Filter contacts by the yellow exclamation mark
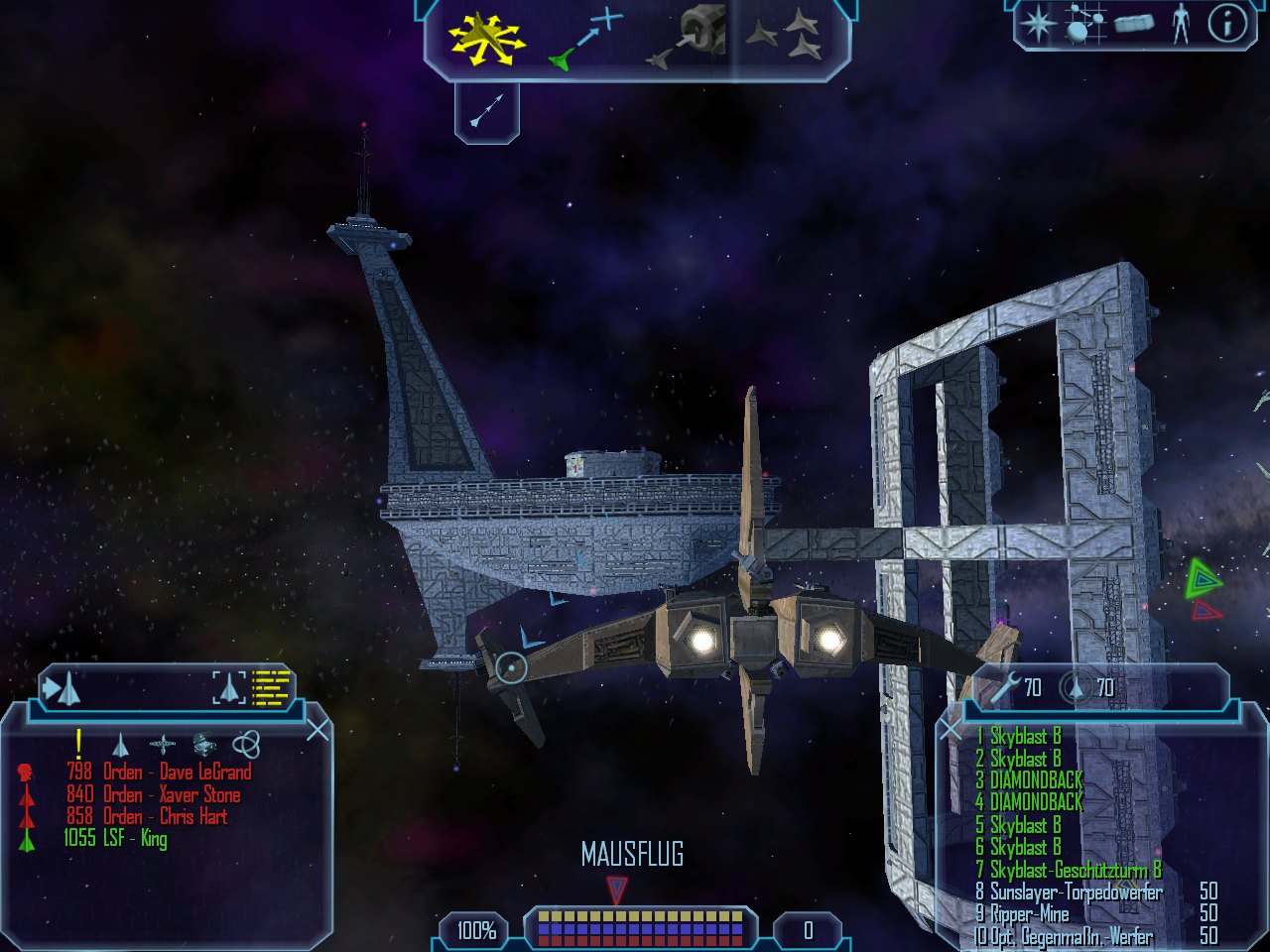The image size is (1270, 952). click(x=78, y=744)
